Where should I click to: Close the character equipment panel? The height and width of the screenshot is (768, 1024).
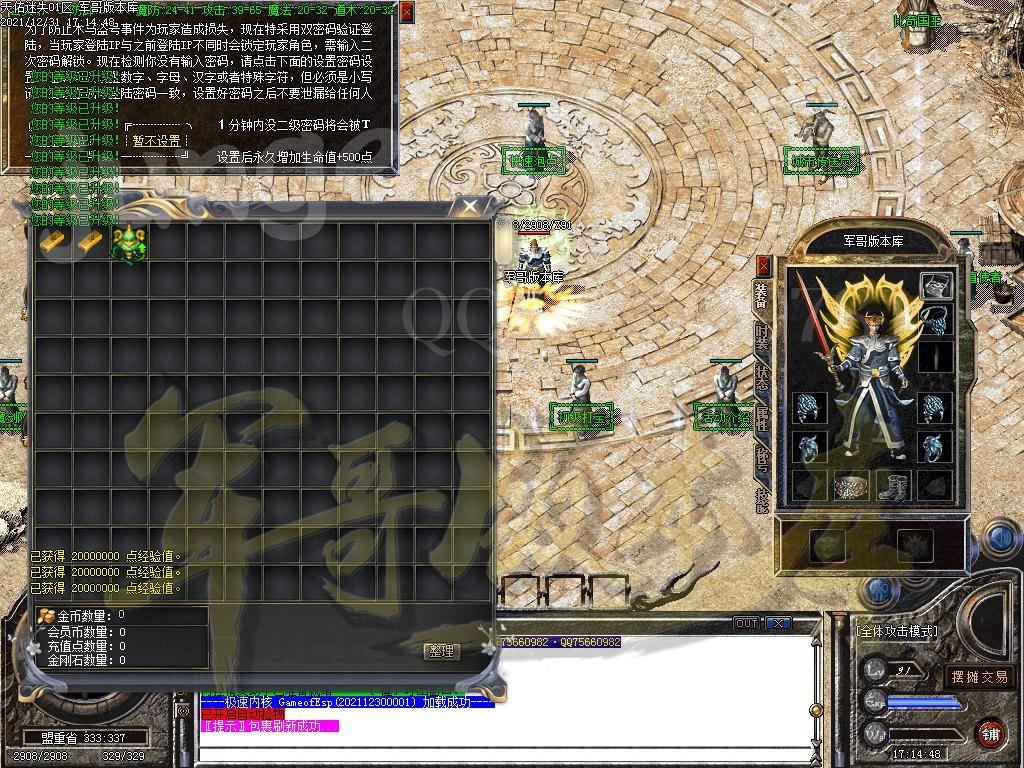(x=764, y=266)
